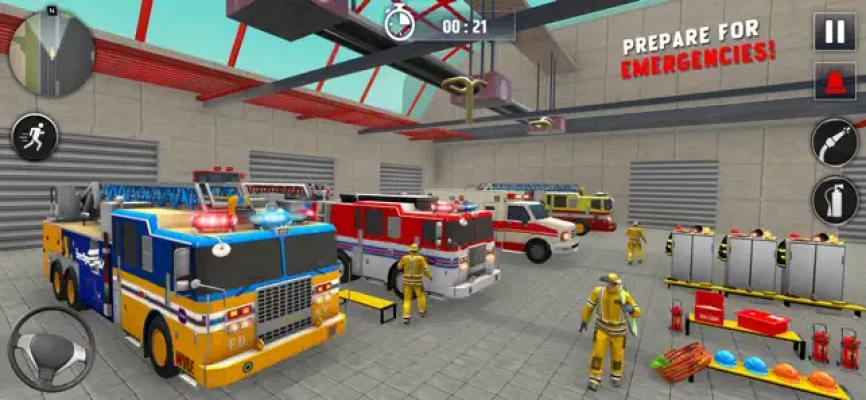Select the fire hose nozzle button

(834, 142)
